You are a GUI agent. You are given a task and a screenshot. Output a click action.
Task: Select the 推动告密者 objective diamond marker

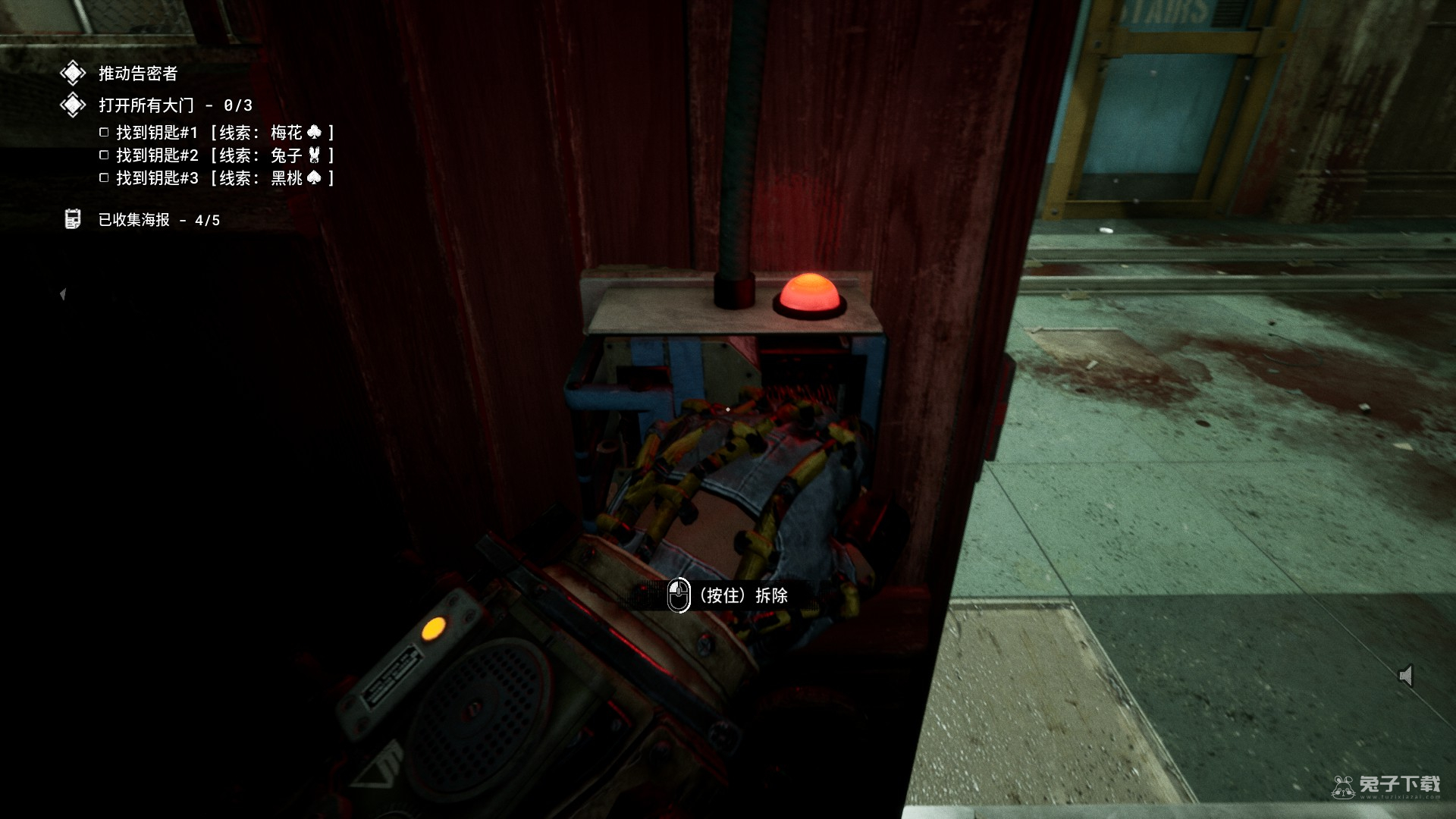click(73, 73)
